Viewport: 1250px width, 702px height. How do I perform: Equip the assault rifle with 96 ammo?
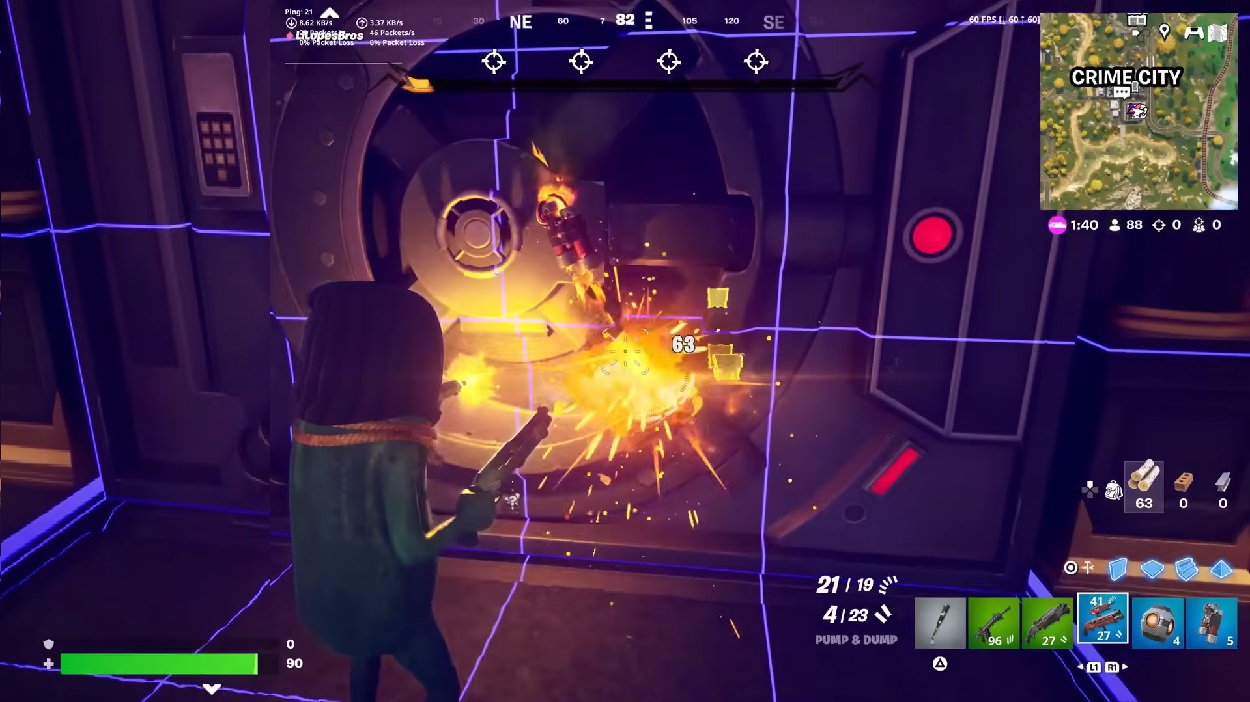coord(993,623)
